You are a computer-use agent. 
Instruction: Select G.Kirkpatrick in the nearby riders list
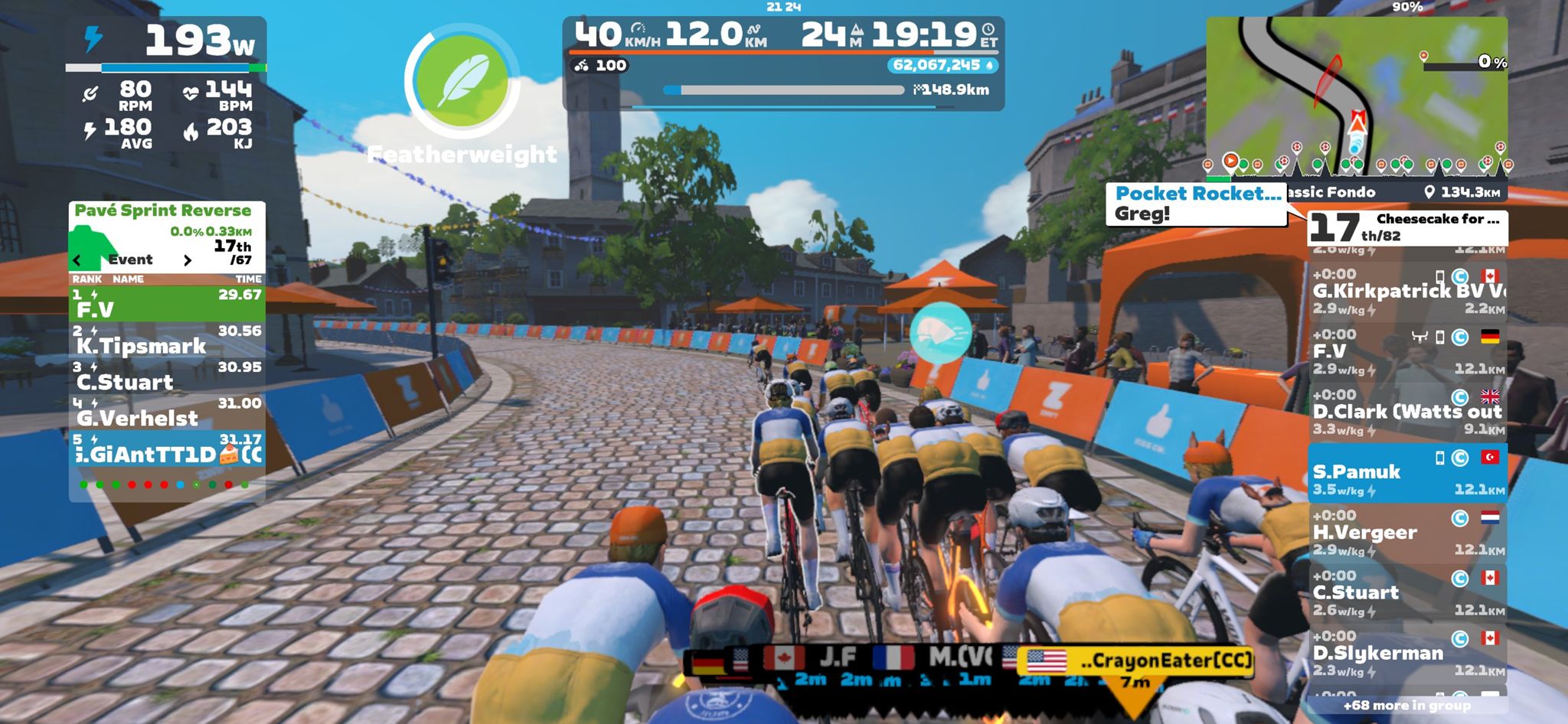pos(1407,292)
